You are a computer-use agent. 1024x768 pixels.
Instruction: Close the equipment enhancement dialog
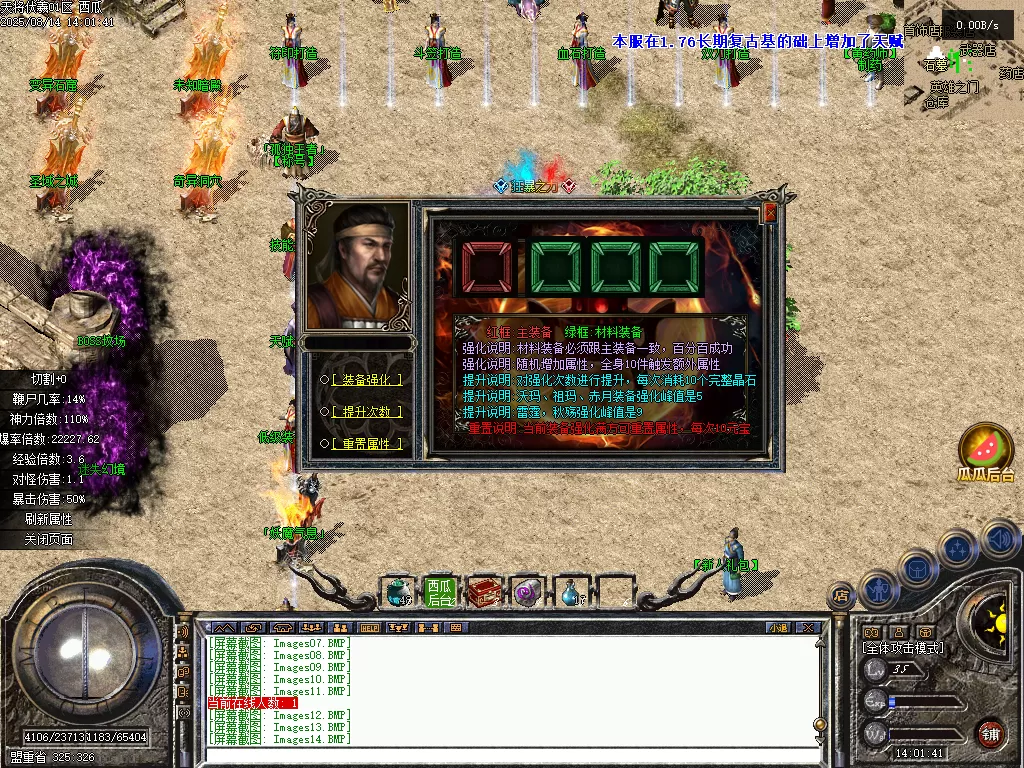pos(770,212)
